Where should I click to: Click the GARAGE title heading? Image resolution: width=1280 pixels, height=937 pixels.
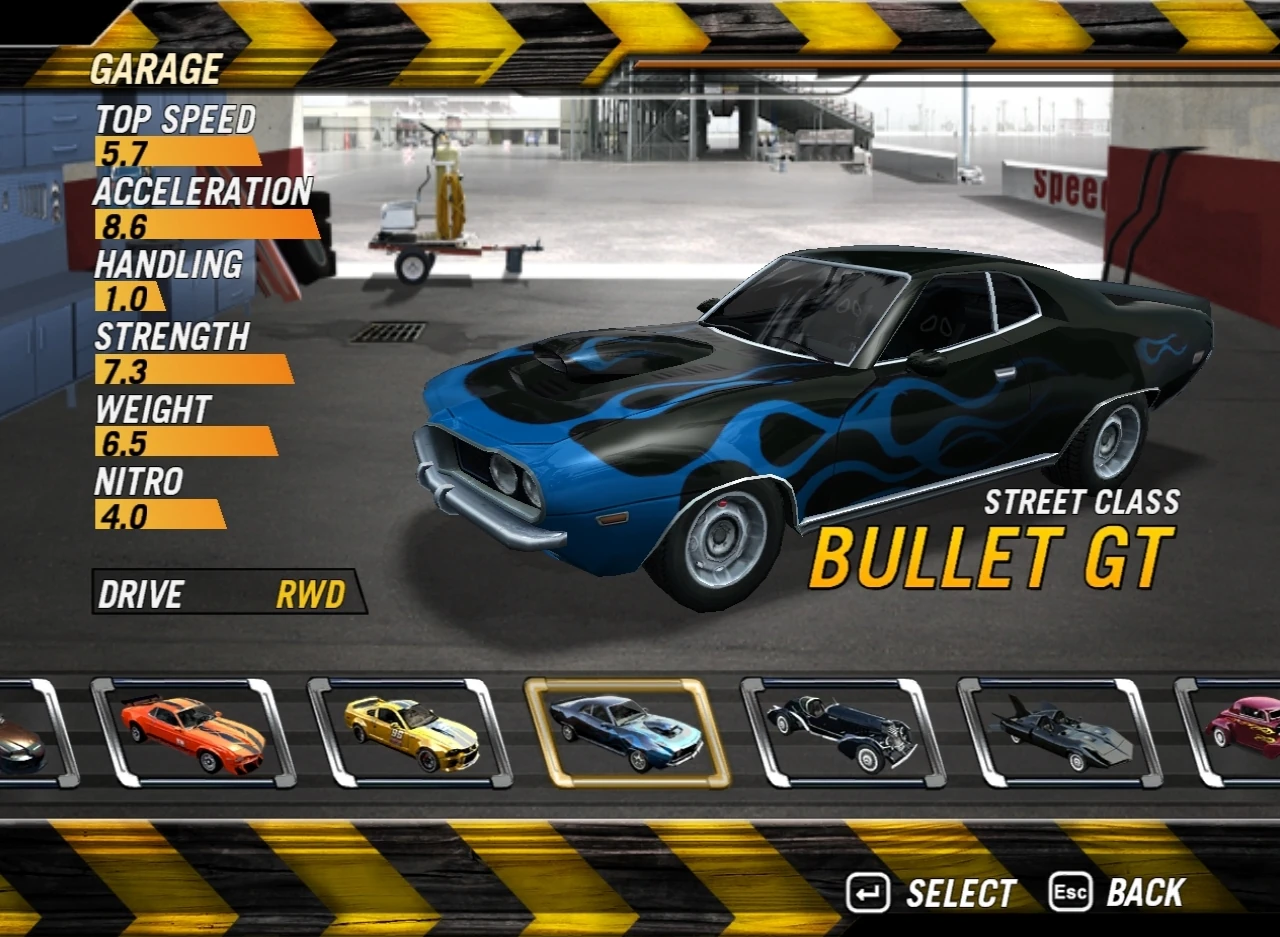[155, 68]
